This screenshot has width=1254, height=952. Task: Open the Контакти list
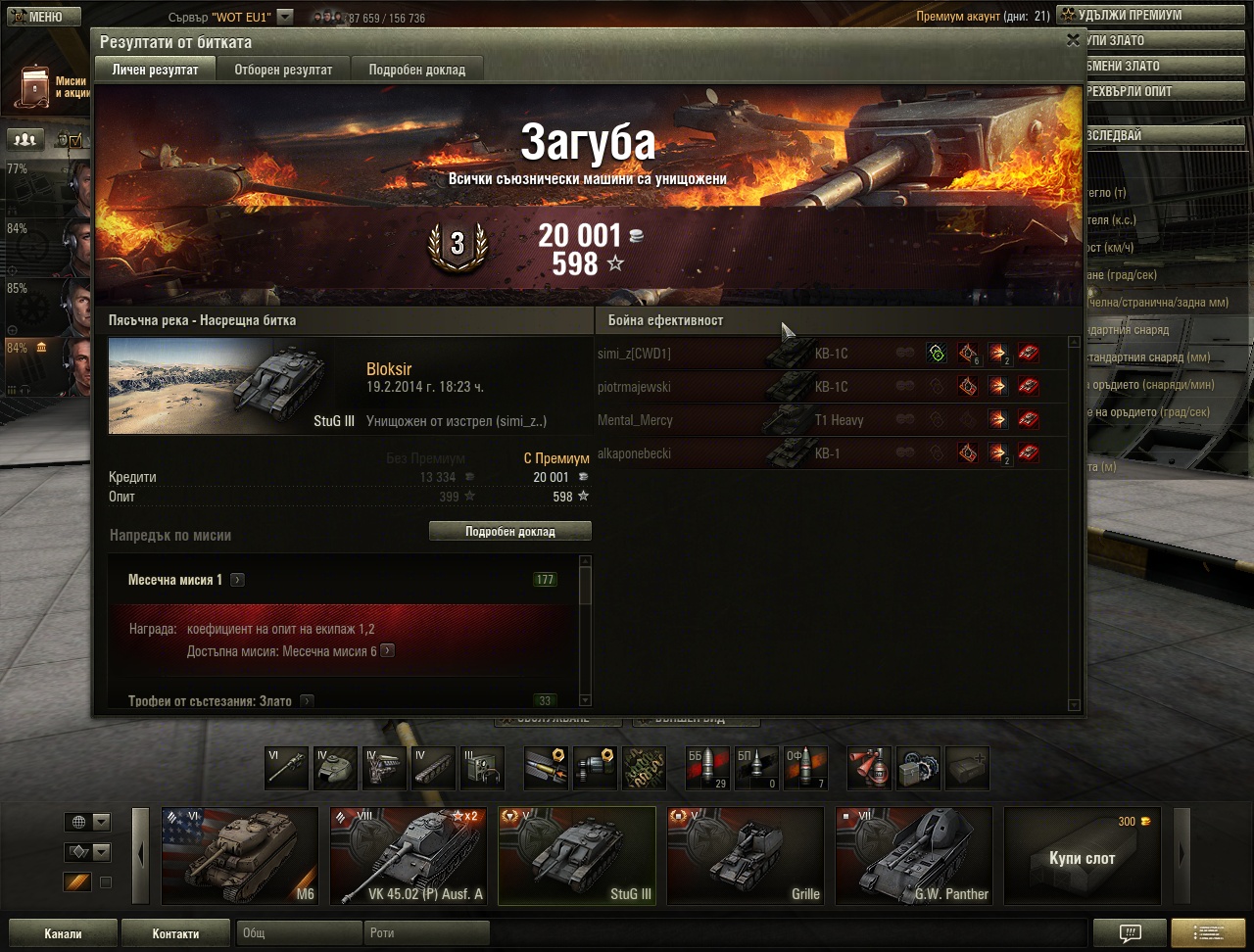point(175,933)
